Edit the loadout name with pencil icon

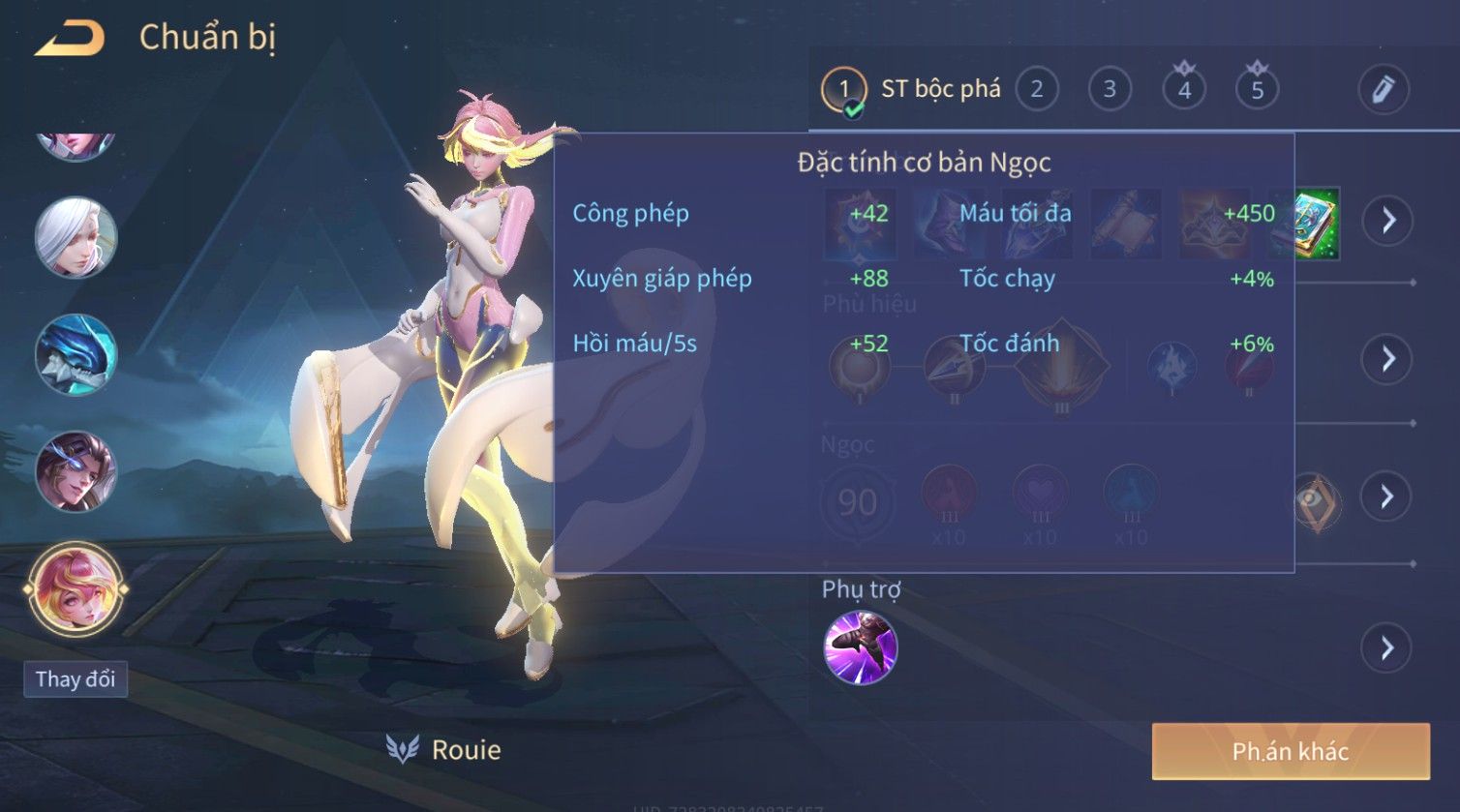(1383, 90)
